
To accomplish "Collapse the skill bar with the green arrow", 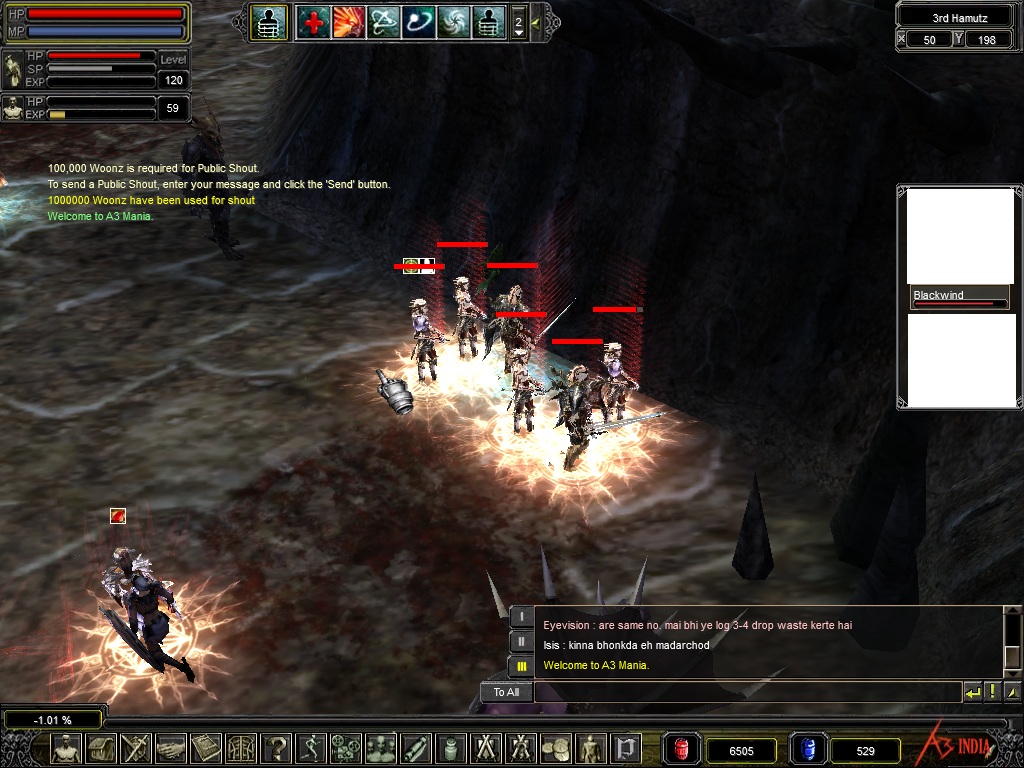I will tap(535, 21).
